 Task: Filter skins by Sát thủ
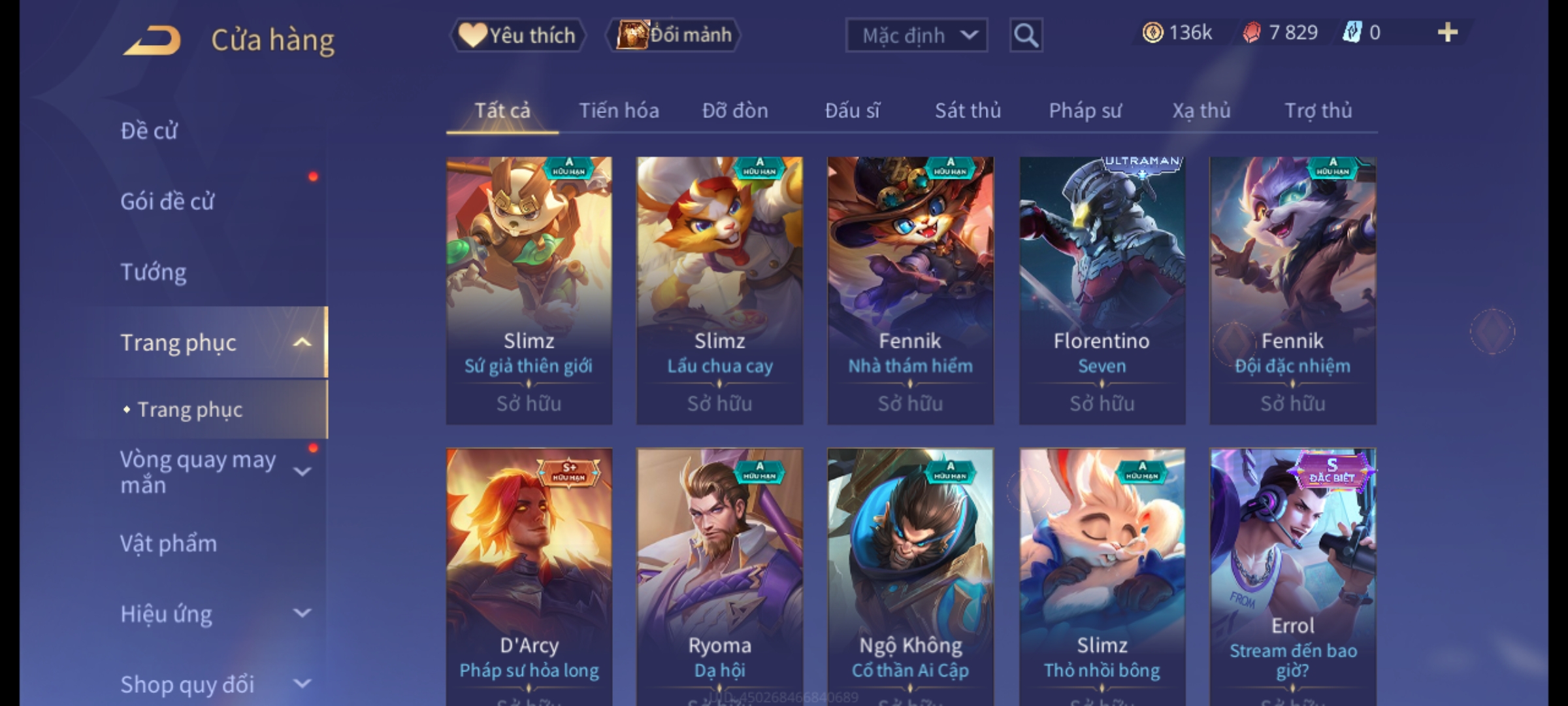click(968, 111)
